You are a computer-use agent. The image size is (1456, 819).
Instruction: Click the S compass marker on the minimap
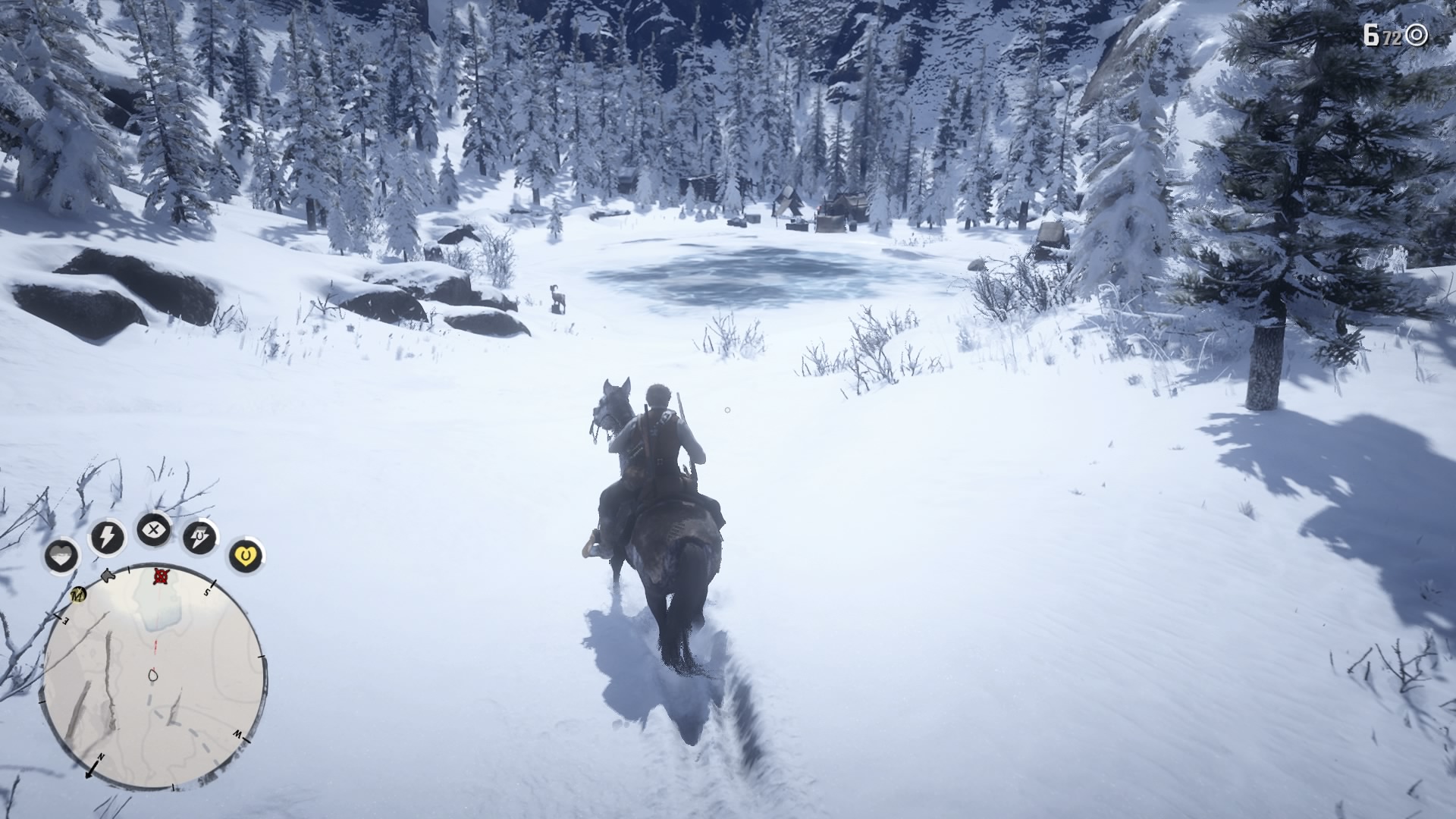(x=206, y=592)
